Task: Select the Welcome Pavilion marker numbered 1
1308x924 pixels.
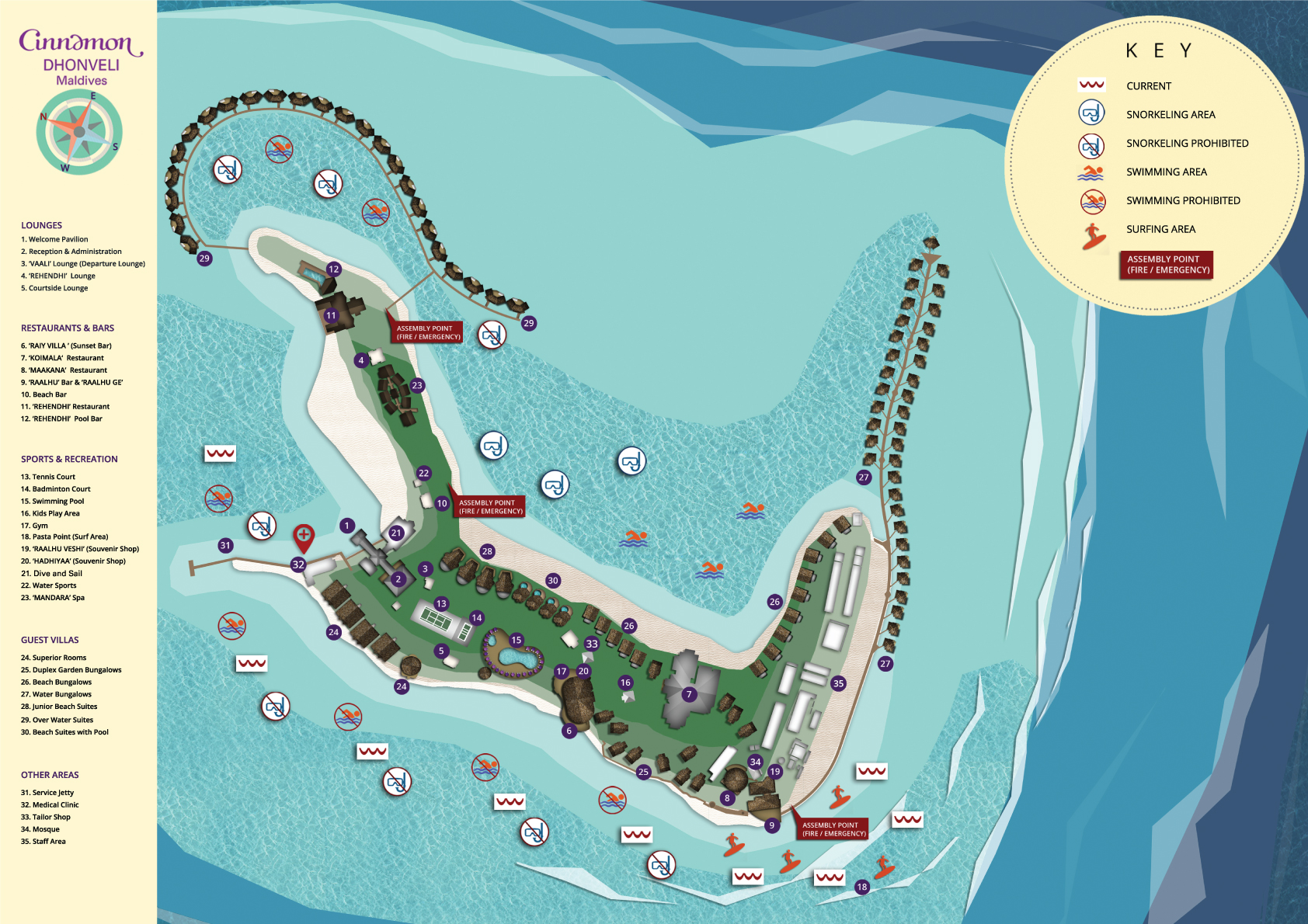Action: (x=347, y=526)
